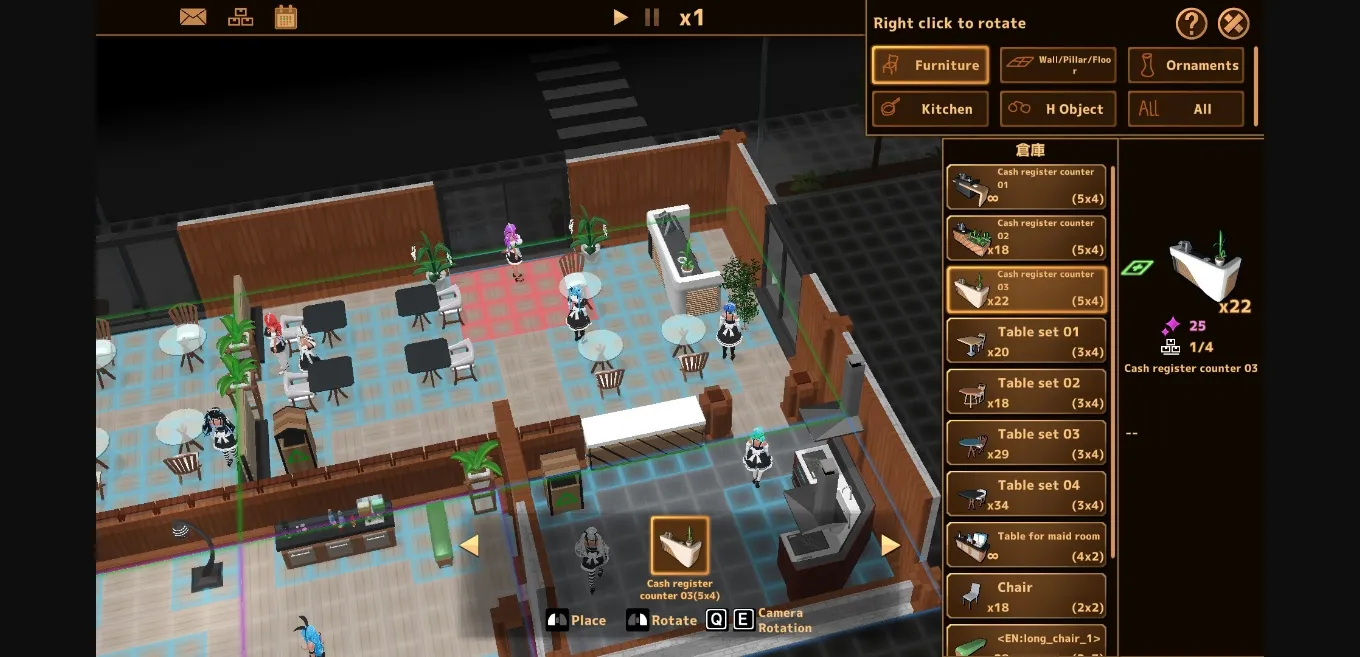Pause the game simulation
The height and width of the screenshot is (657, 1360).
(x=652, y=17)
